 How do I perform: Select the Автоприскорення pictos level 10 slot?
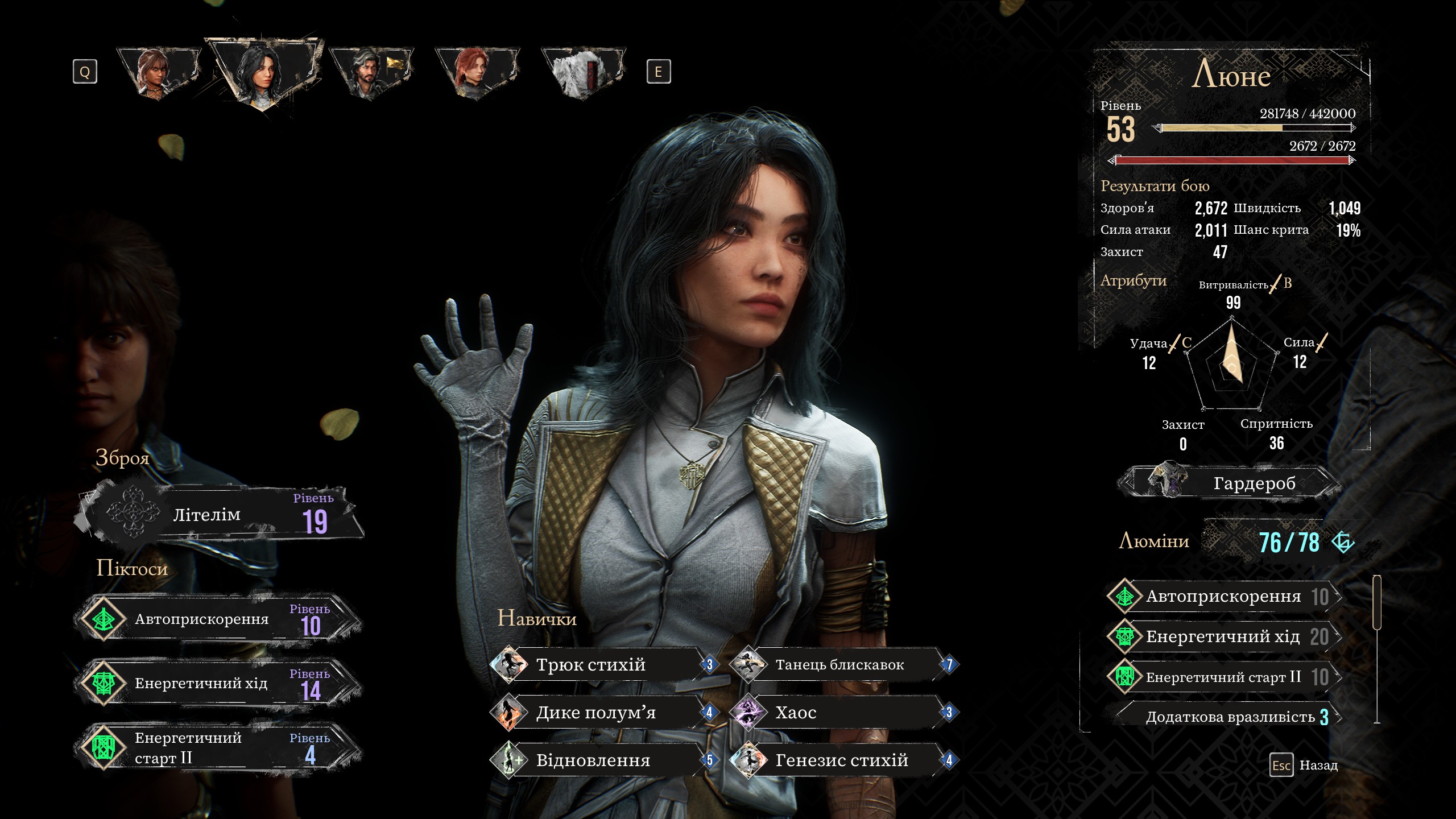(219, 619)
